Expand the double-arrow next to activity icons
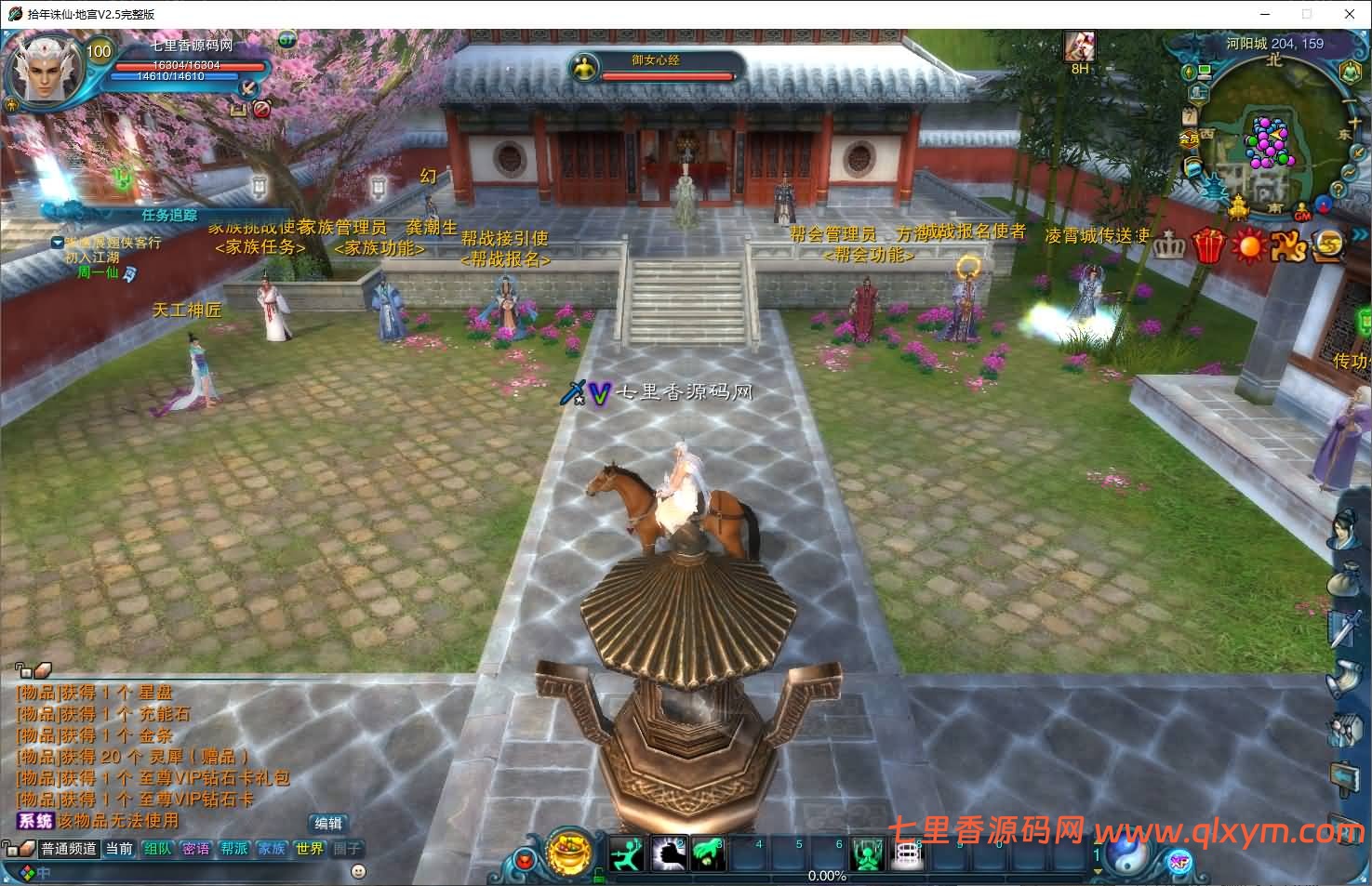The image size is (1372, 886). point(1360,232)
